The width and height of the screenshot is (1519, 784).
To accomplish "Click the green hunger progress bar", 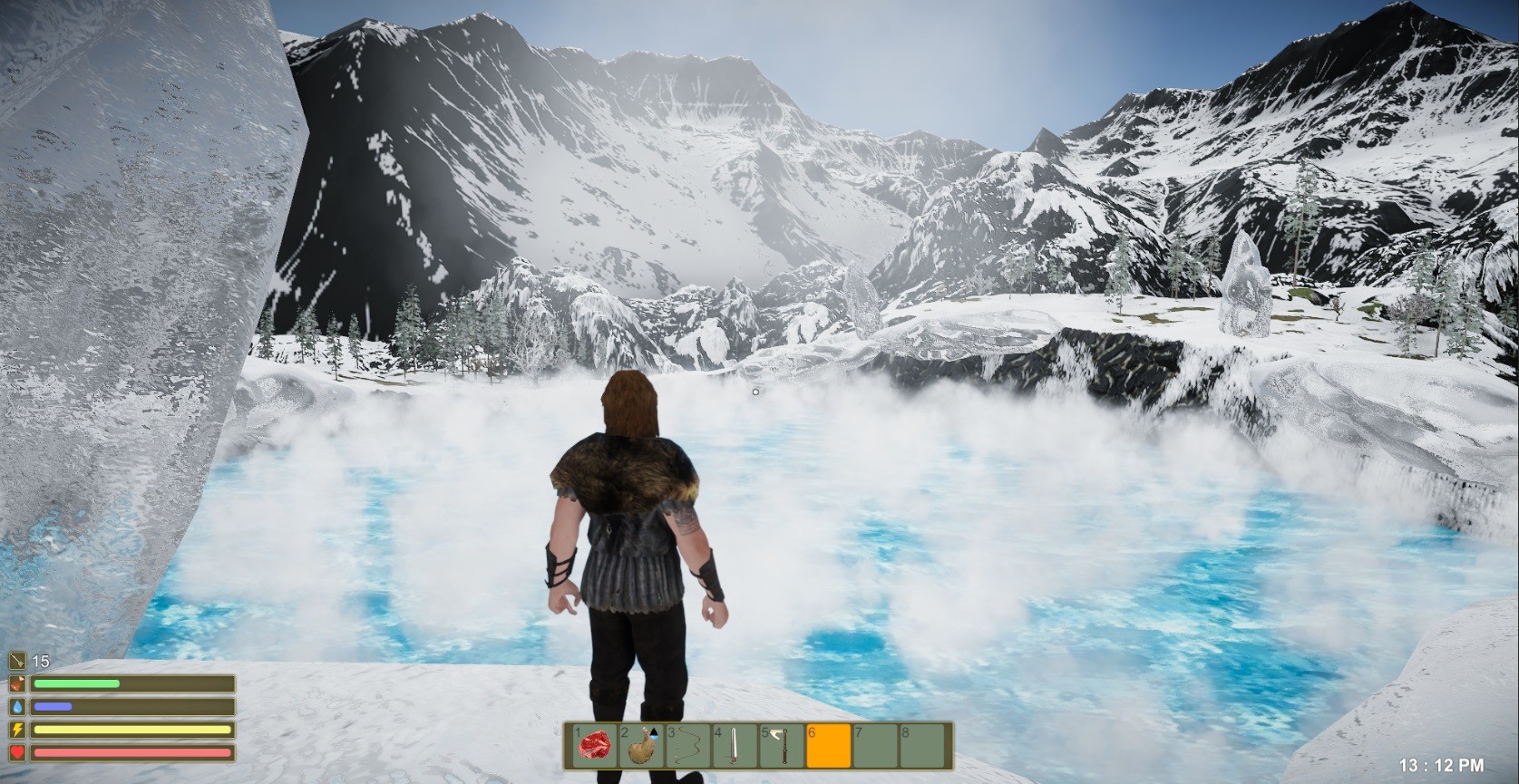I will [76, 683].
